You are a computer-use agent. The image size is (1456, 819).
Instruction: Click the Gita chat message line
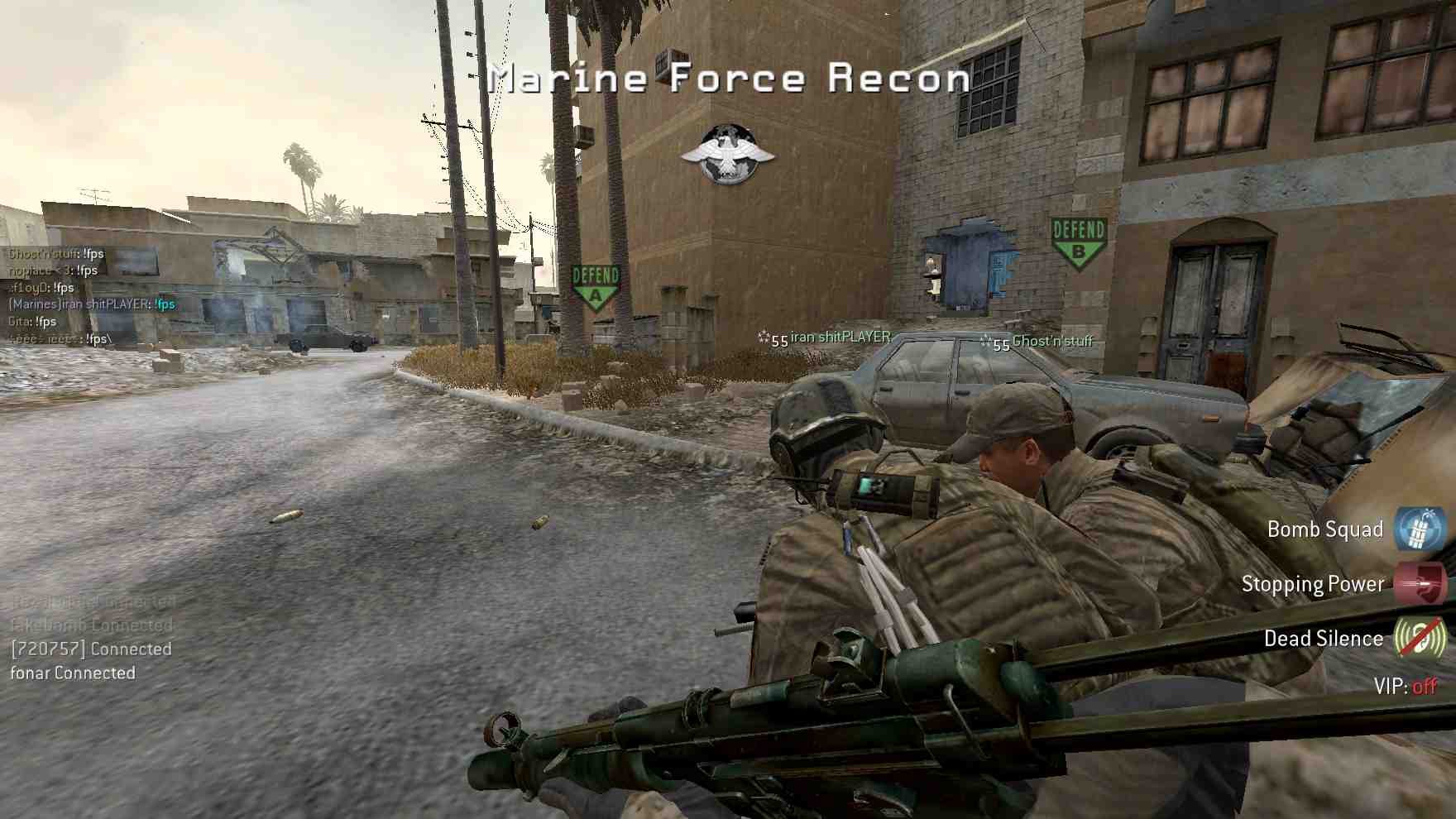(x=33, y=321)
